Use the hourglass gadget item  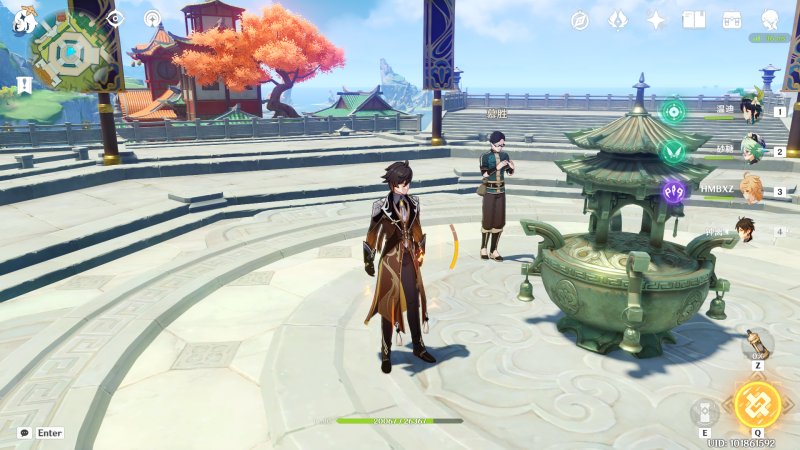point(757,345)
